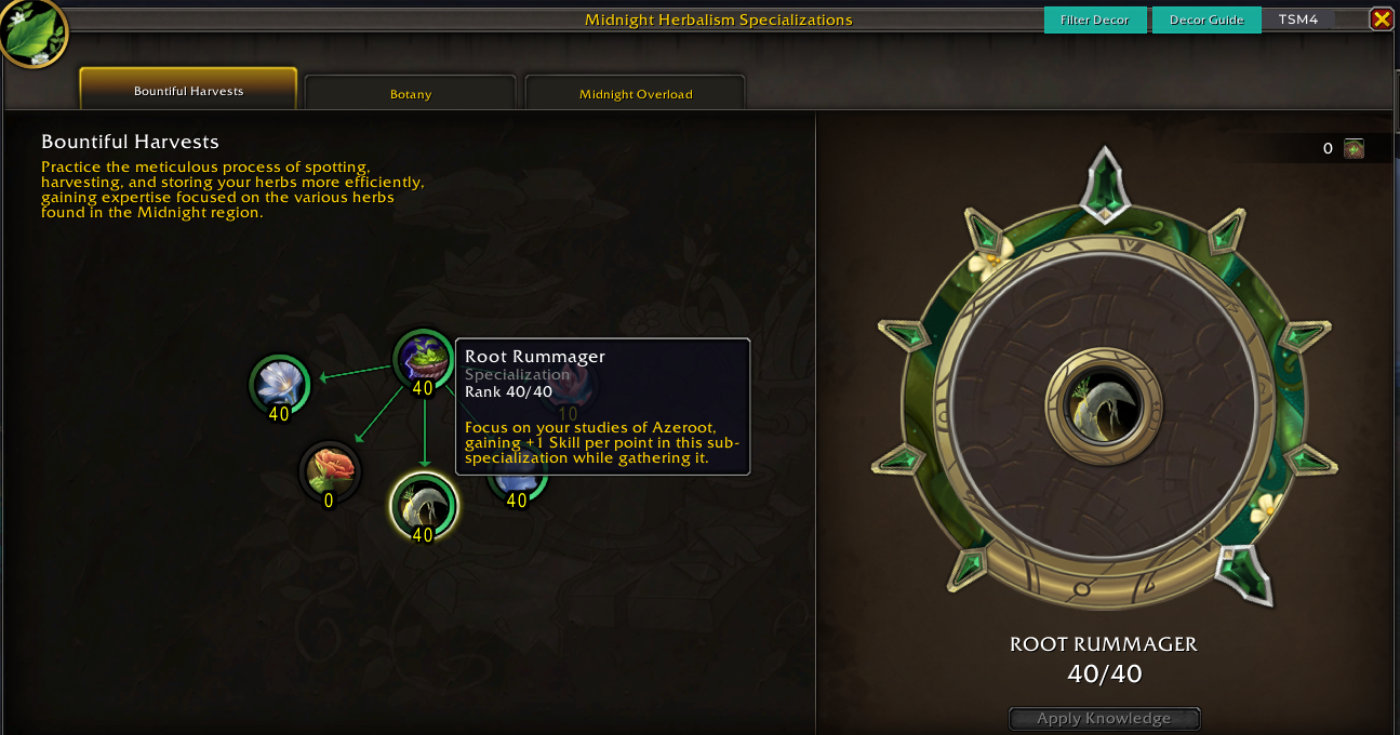Click the herbalism knowledge currency icon
Screen dimensions: 1400x735
[1353, 149]
